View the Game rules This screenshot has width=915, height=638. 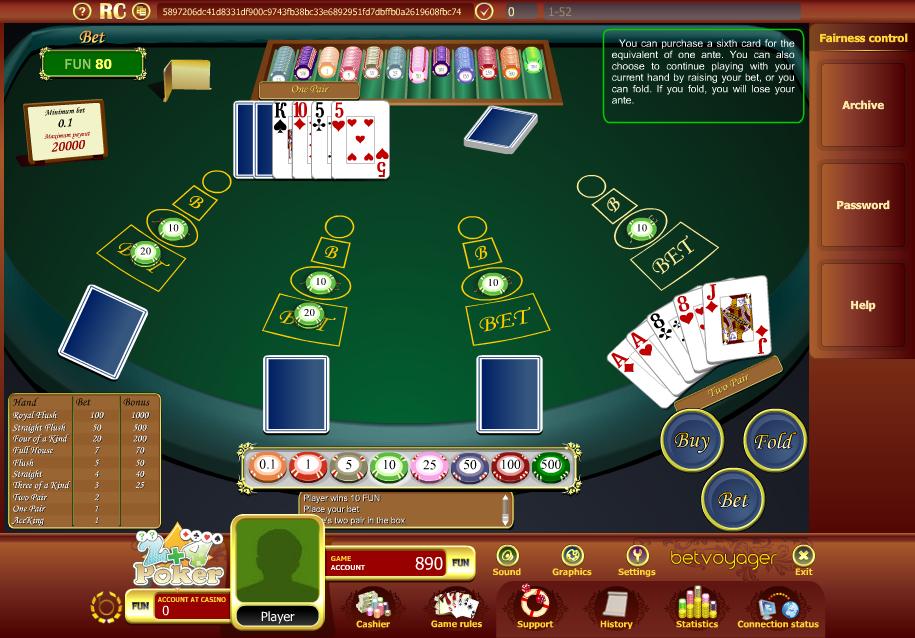point(456,608)
